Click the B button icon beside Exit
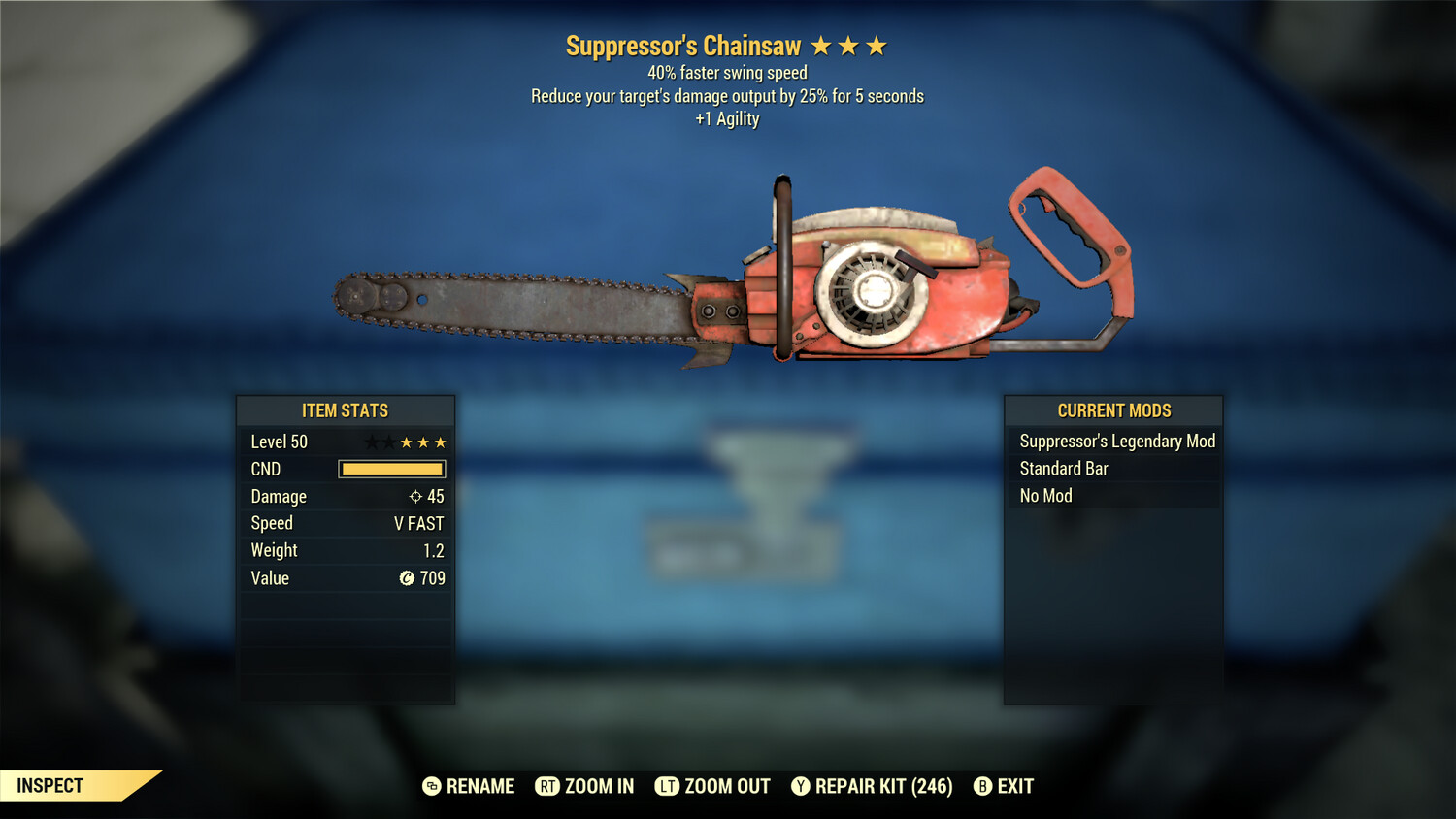 coord(983,786)
